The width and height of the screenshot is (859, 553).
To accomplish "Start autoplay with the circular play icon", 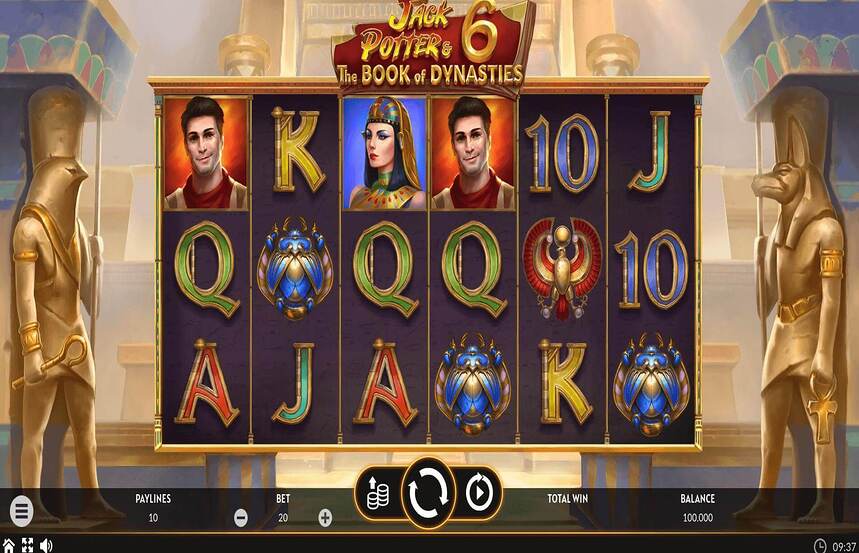I will click(478, 493).
